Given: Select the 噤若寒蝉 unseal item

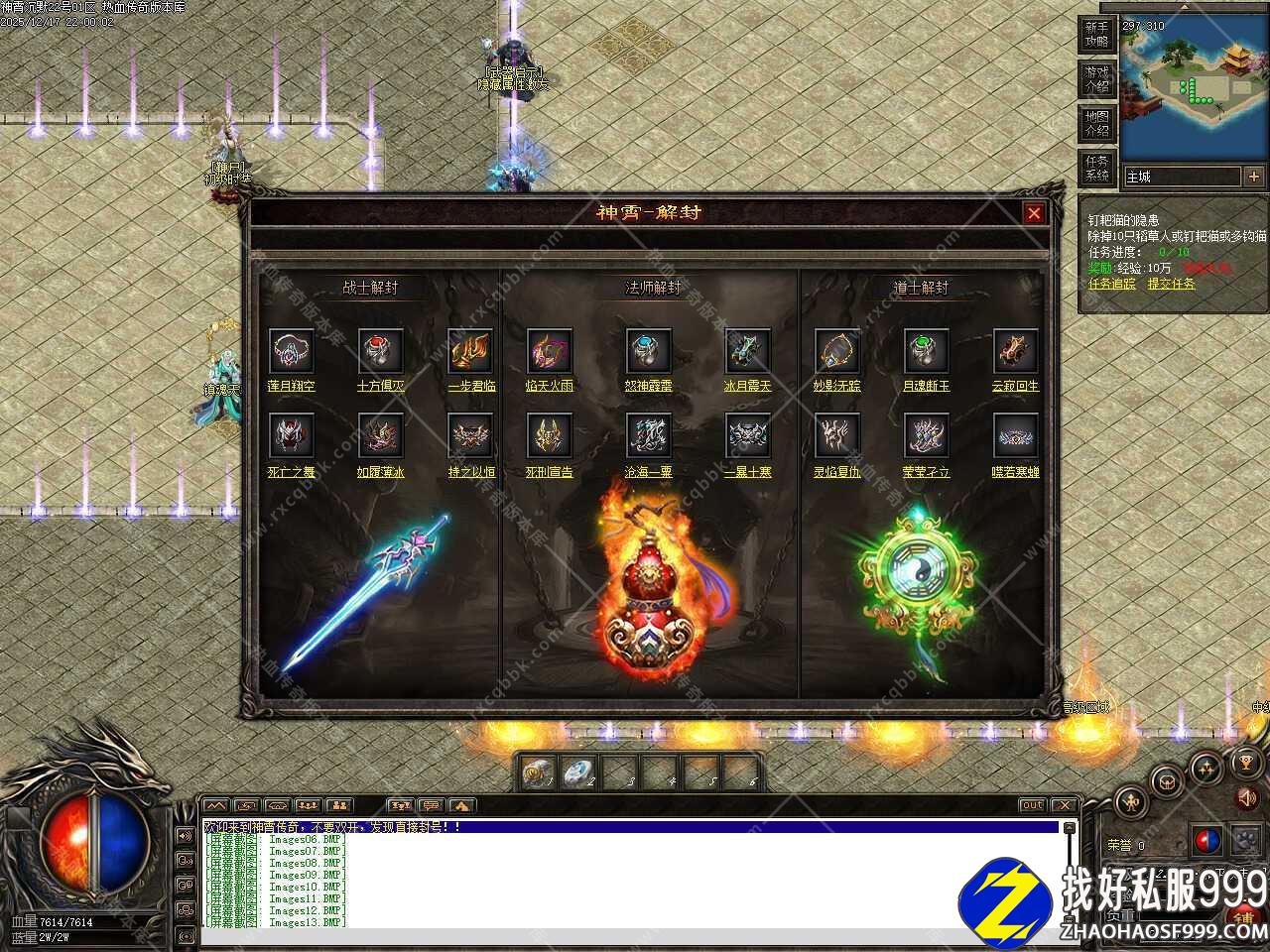Looking at the screenshot, I should click(1015, 436).
